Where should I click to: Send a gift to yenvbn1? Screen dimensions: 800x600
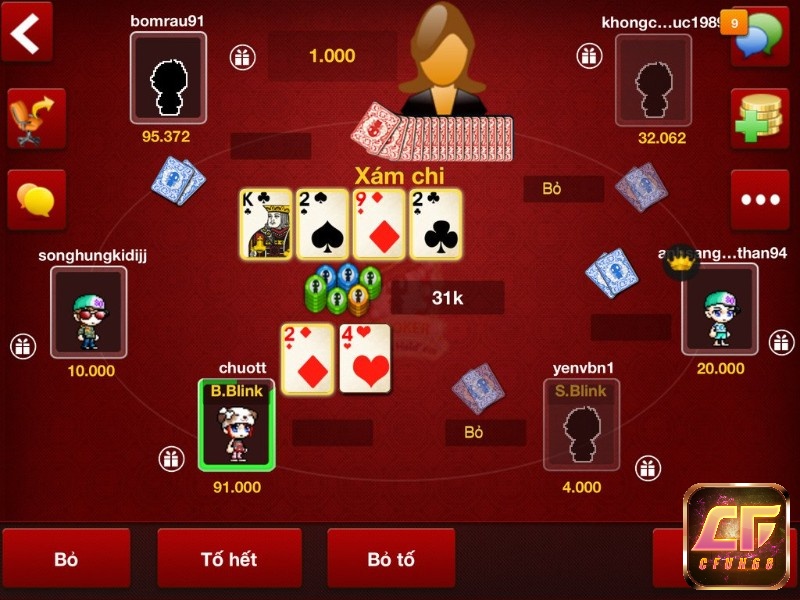click(x=648, y=467)
